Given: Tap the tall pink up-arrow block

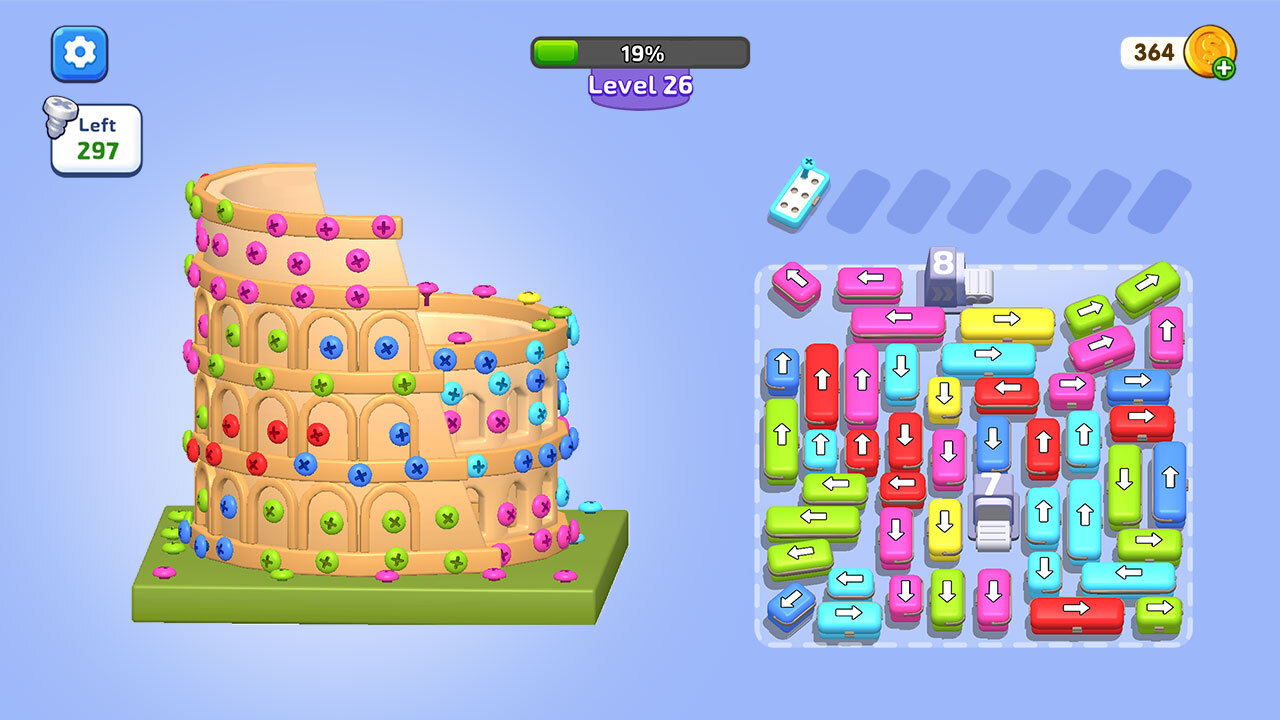Looking at the screenshot, I should (x=861, y=382).
